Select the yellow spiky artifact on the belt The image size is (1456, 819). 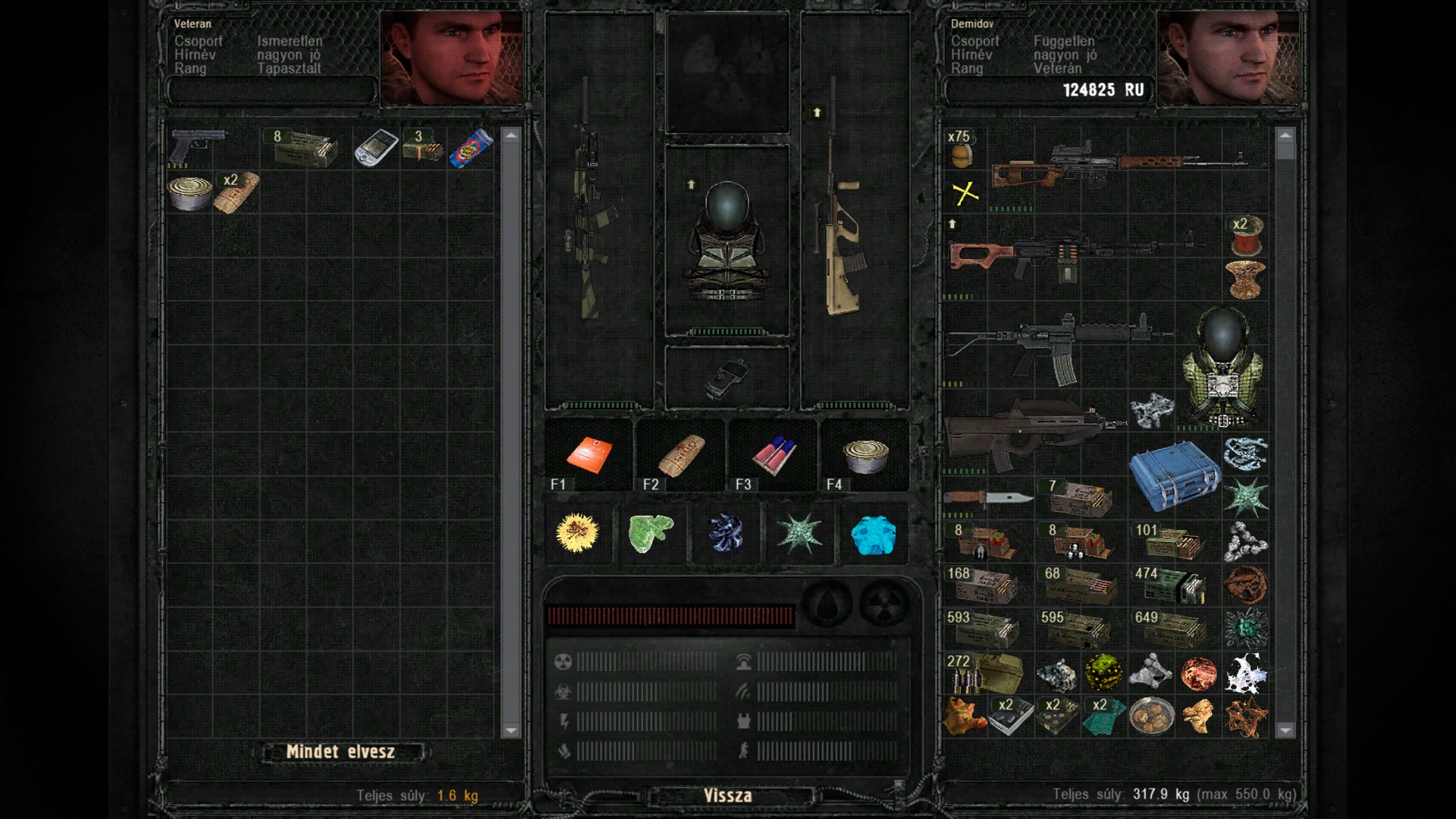coord(577,532)
